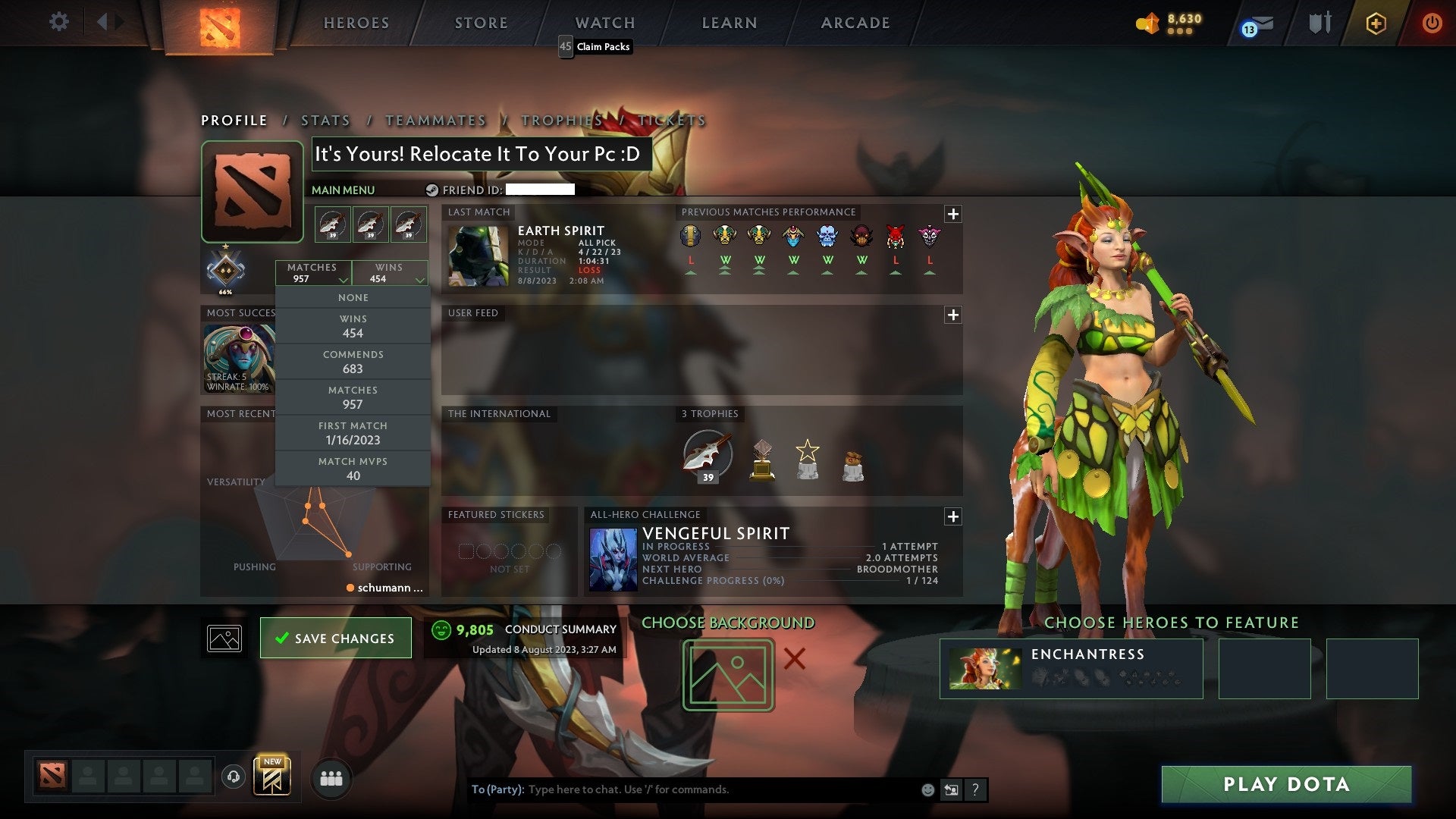
Task: Open the voice chat headset icon
Action: pos(234,777)
